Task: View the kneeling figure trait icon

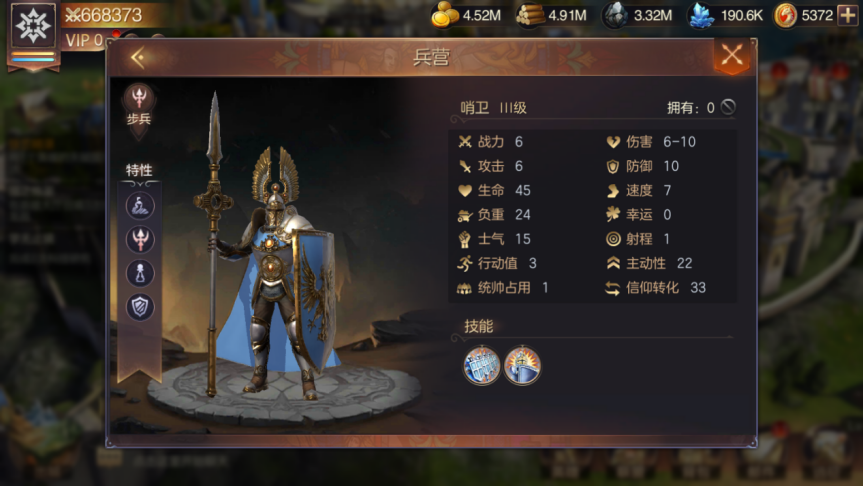Action: [x=139, y=206]
